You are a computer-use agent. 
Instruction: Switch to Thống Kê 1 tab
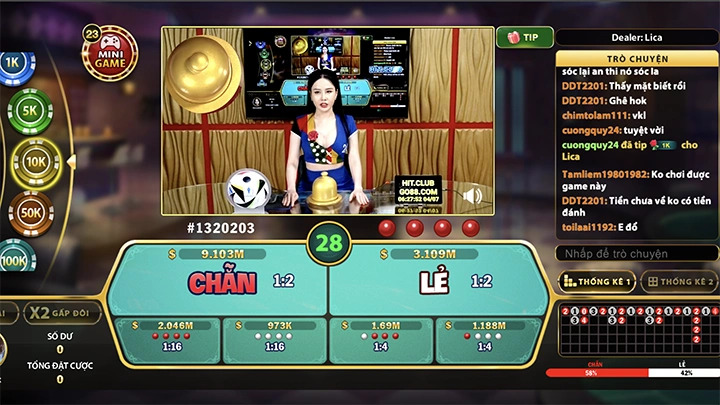pyautogui.click(x=597, y=282)
